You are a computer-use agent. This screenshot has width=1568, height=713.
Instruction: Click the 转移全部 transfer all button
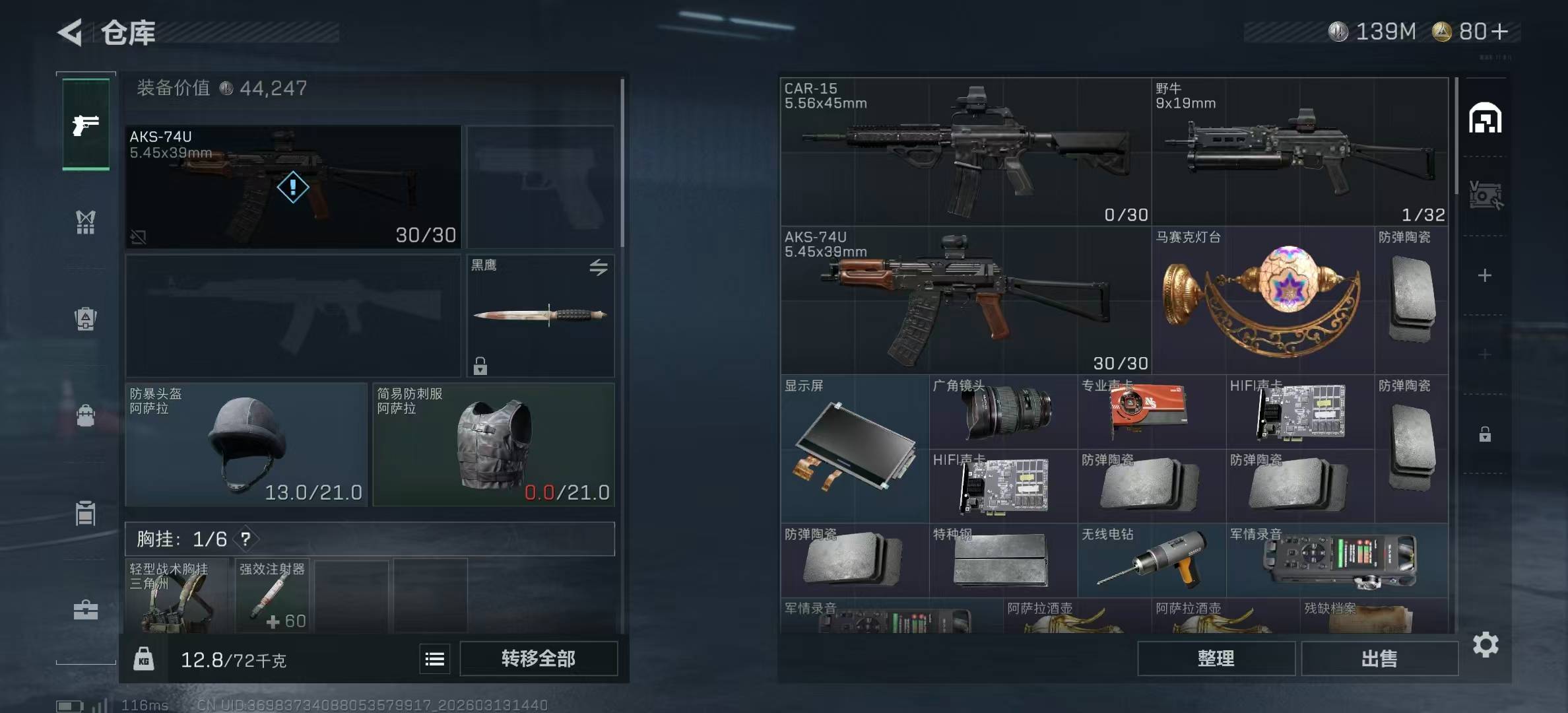(x=538, y=658)
